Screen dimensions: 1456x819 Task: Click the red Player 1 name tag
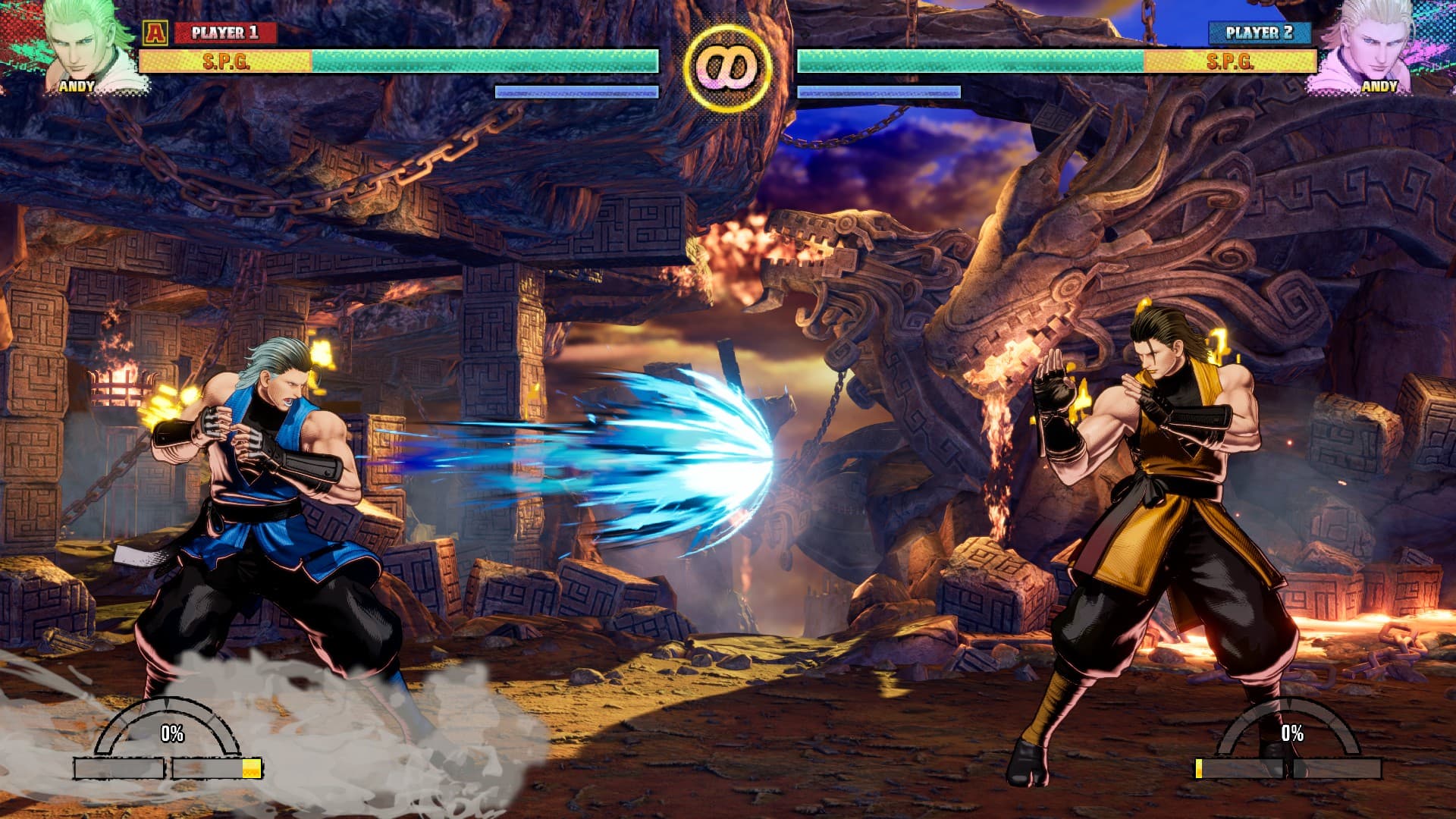[x=225, y=33]
